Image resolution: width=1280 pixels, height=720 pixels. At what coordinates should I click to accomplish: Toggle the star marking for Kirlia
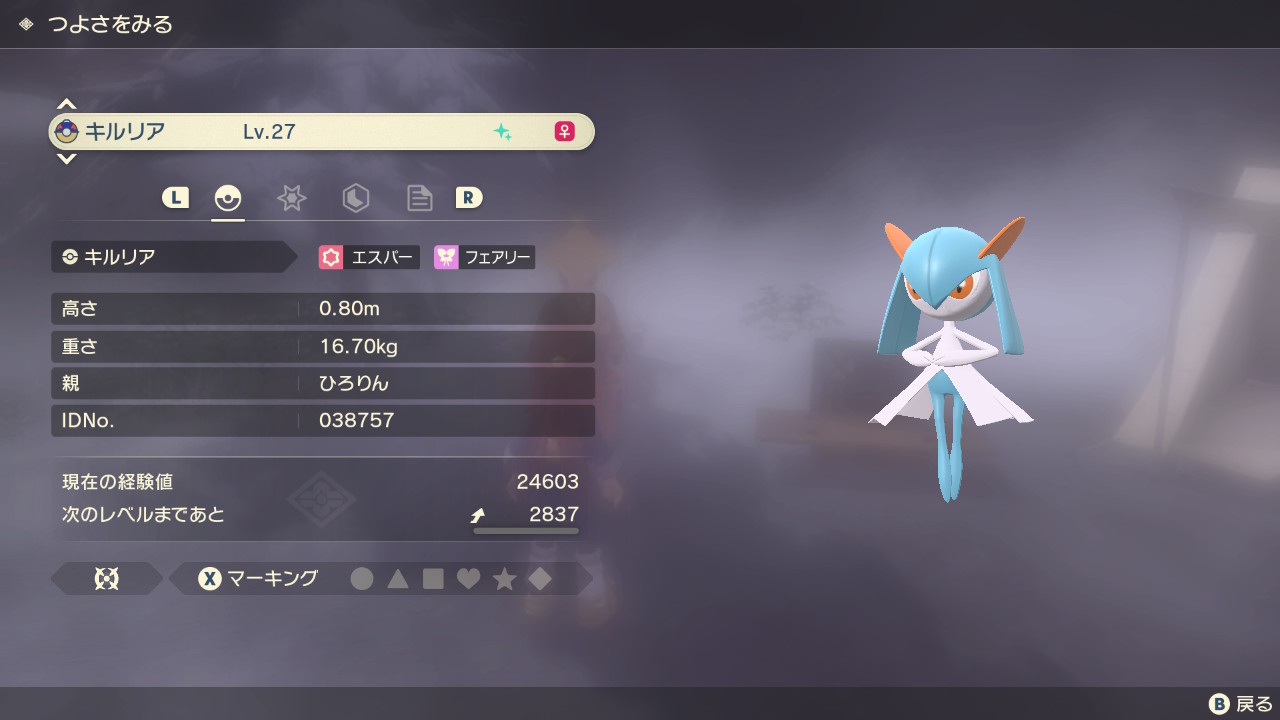point(504,578)
